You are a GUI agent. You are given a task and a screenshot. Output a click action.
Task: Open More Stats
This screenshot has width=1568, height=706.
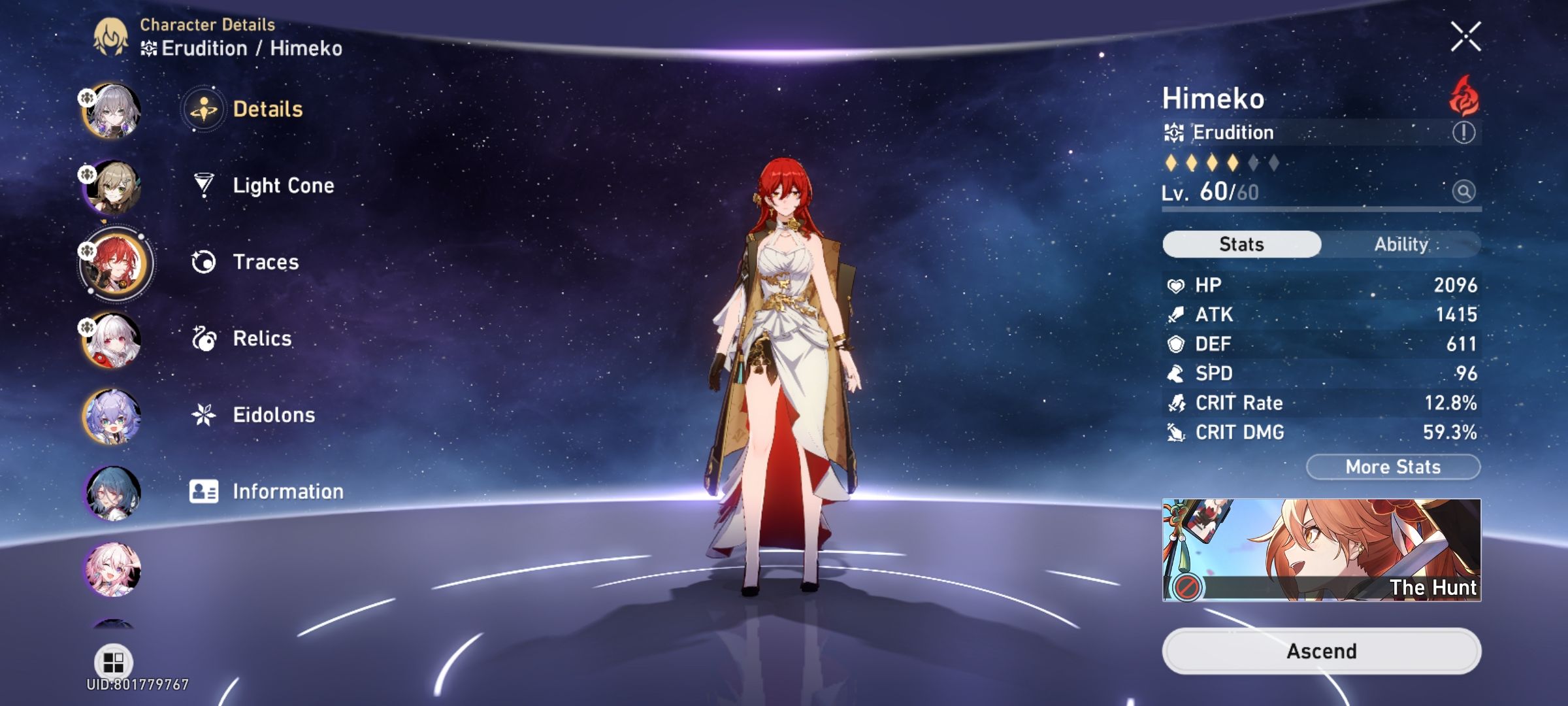click(1392, 466)
